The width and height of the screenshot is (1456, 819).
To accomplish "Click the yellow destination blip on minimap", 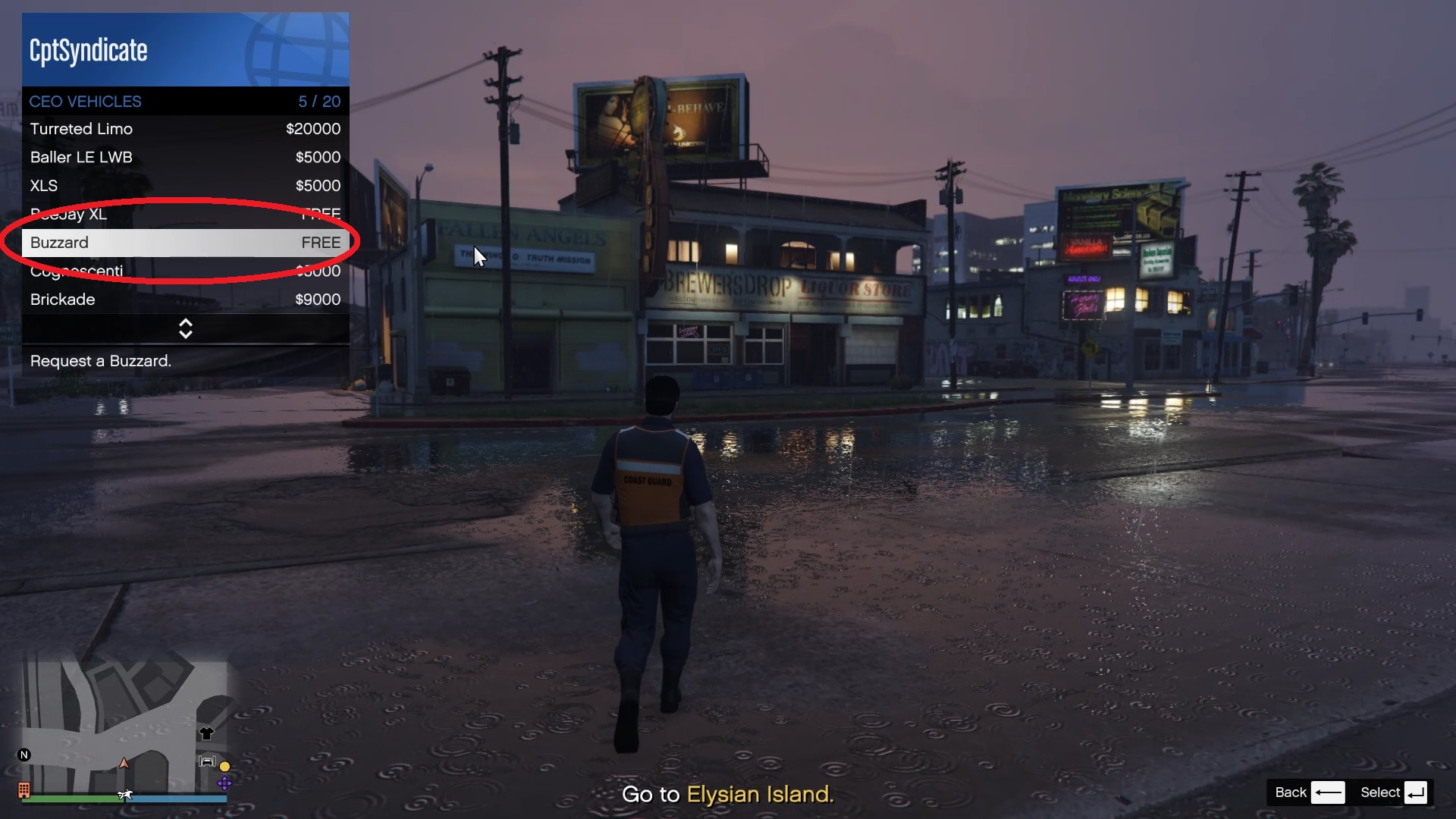I will click(x=224, y=767).
